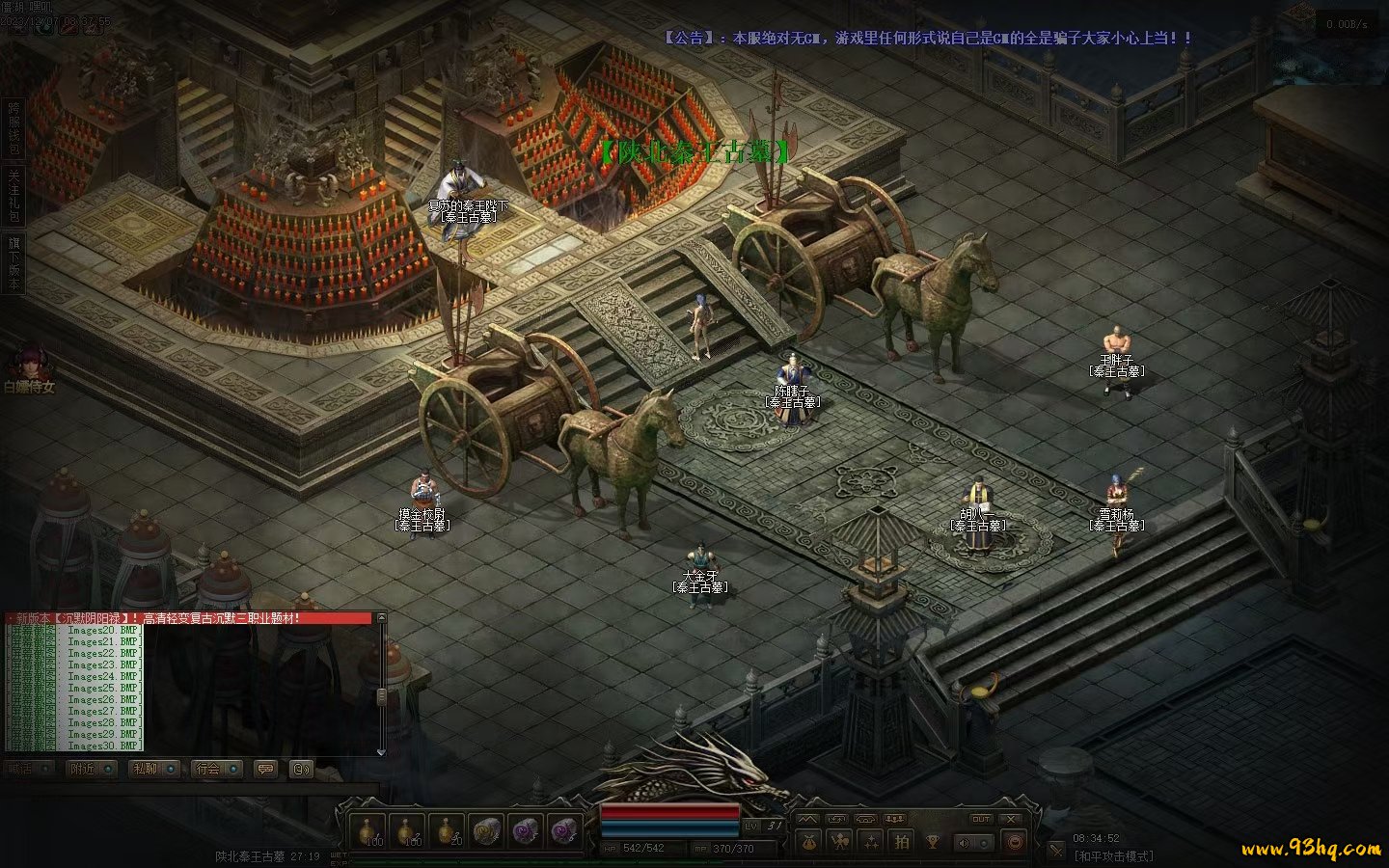The height and width of the screenshot is (868, 1389).
Task: Switch chat to the 喊话 shout channel
Action: click(x=31, y=769)
